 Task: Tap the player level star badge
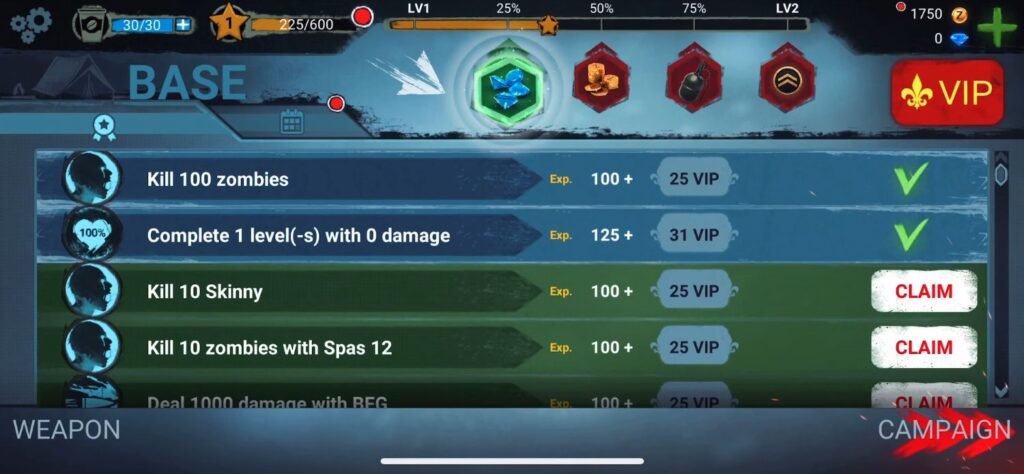coord(228,22)
